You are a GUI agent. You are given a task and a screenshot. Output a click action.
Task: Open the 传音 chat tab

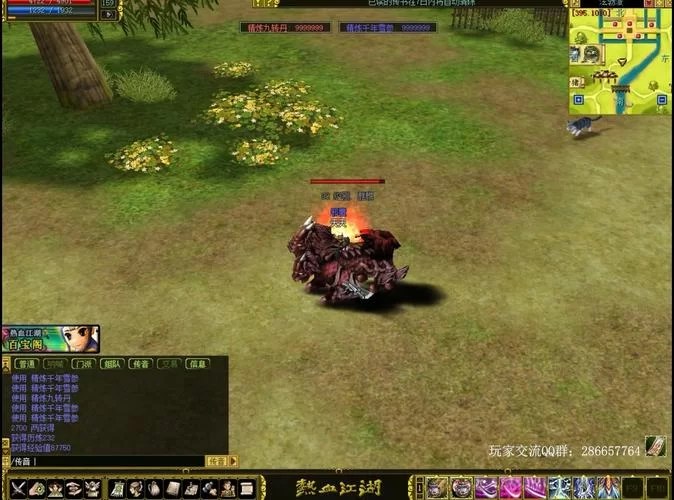pos(141,364)
